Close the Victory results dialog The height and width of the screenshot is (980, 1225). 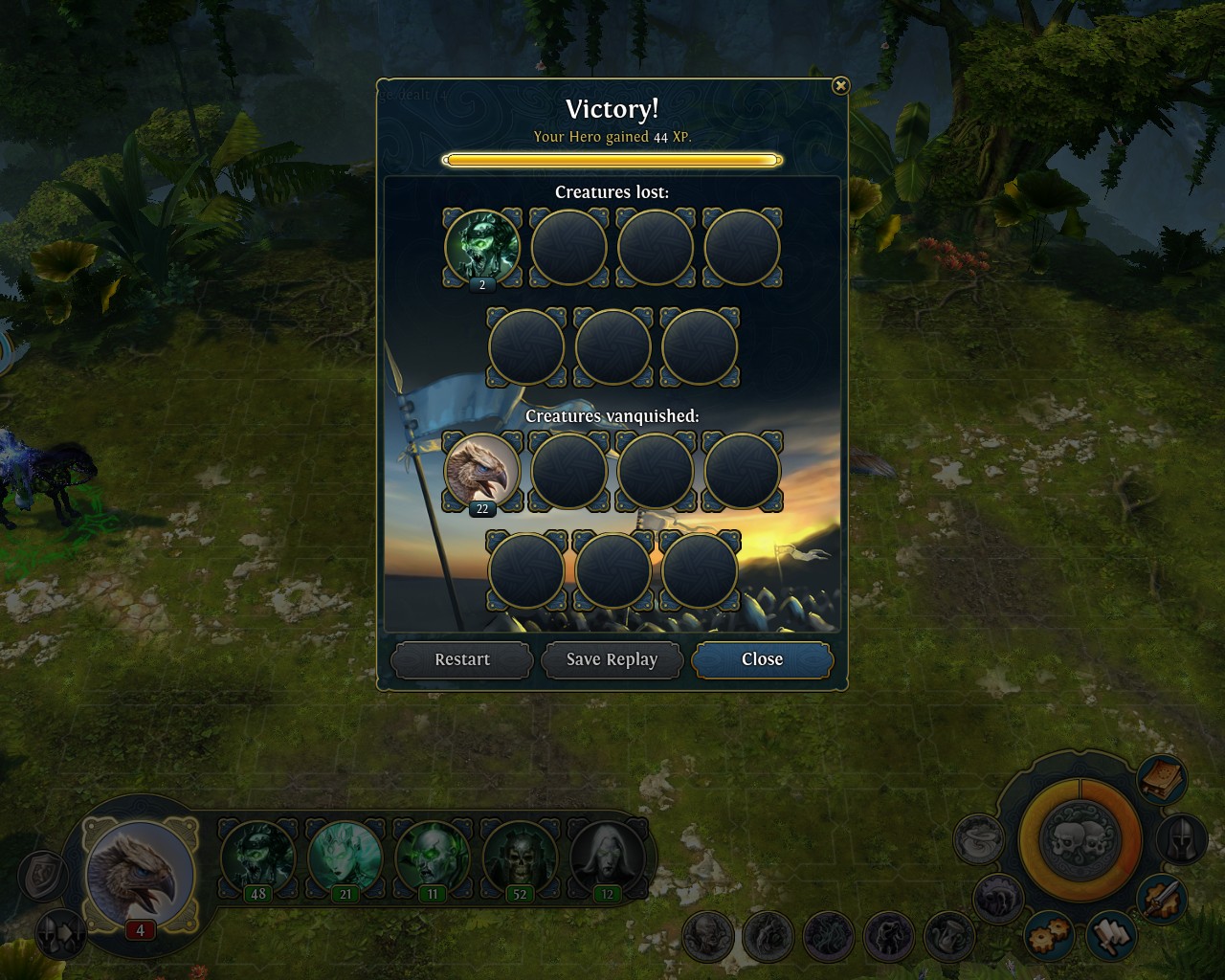pyautogui.click(x=762, y=659)
